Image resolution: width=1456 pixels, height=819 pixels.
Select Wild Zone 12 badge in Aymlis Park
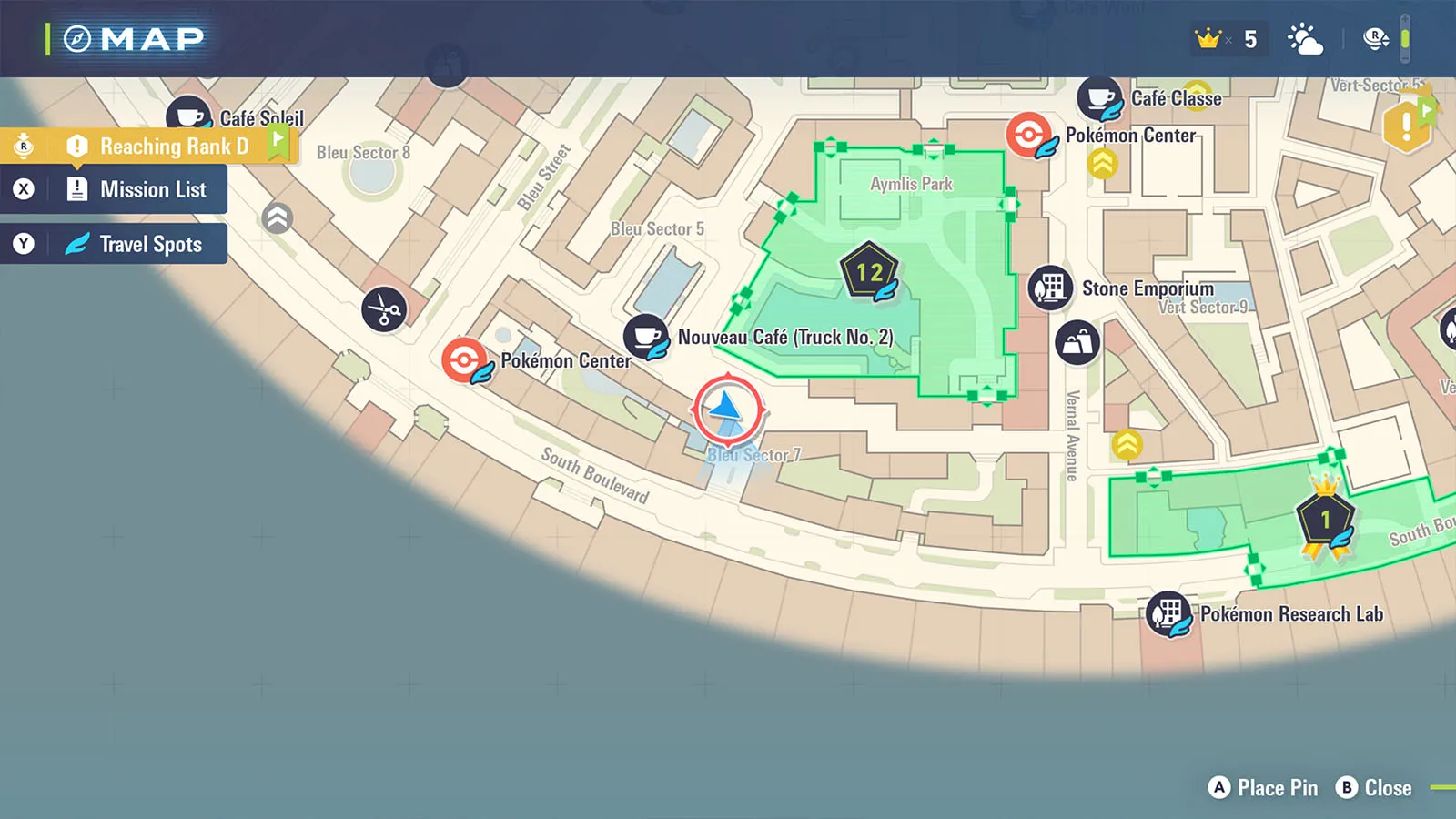(869, 271)
